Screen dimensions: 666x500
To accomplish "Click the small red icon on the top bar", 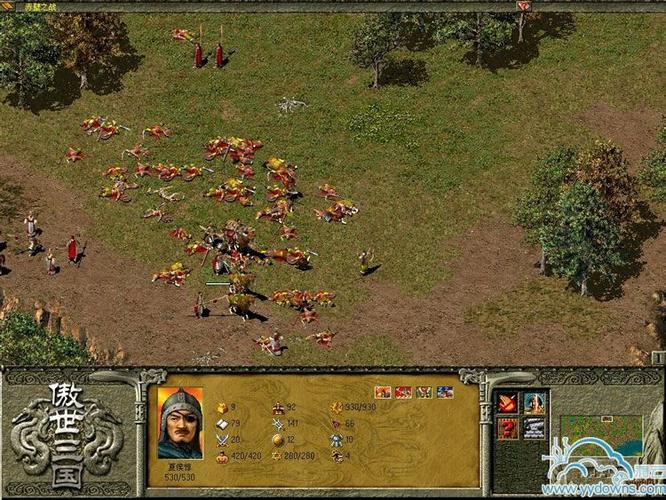I will [x=523, y=6].
